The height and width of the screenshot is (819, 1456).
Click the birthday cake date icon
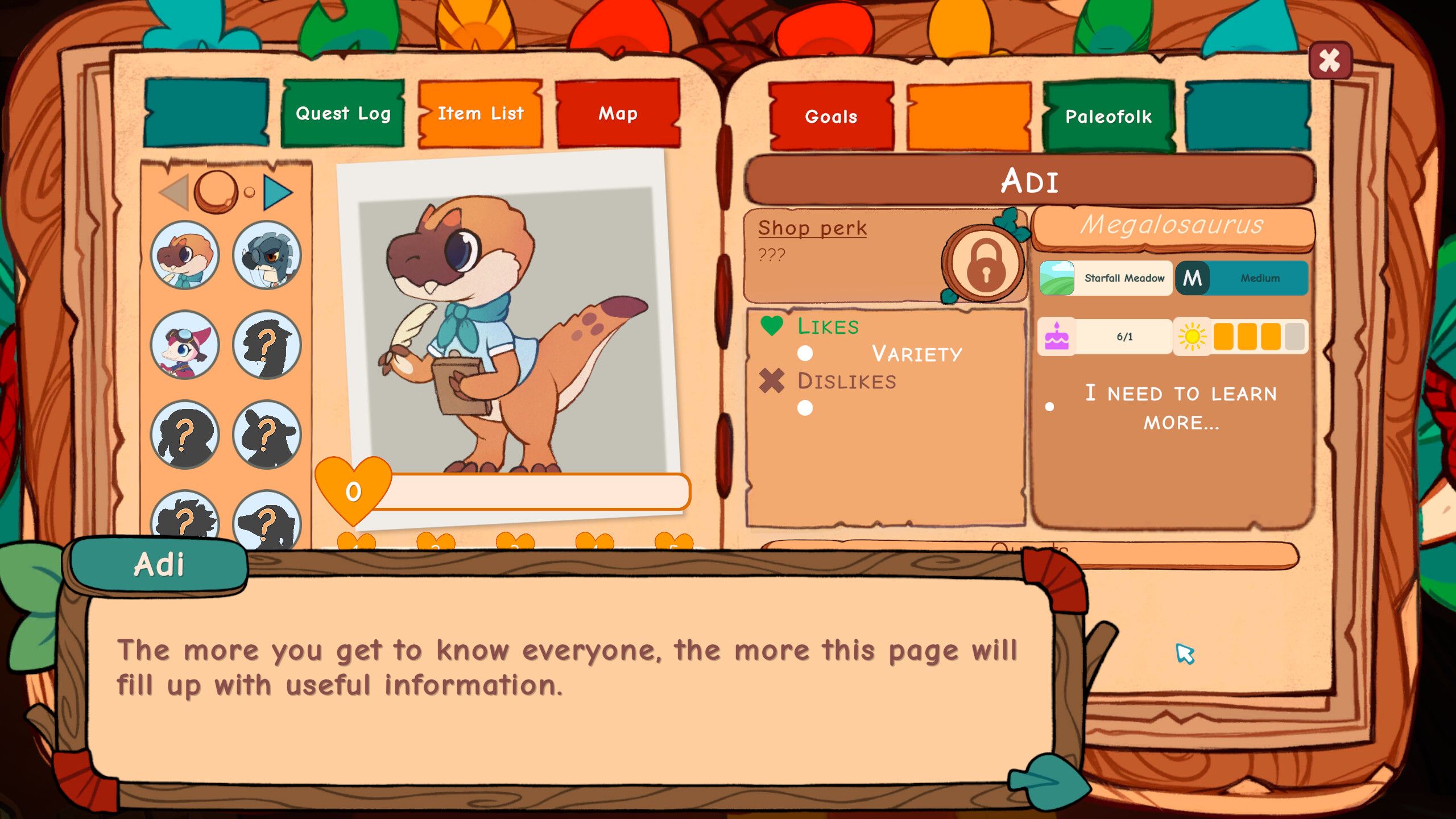1056,336
